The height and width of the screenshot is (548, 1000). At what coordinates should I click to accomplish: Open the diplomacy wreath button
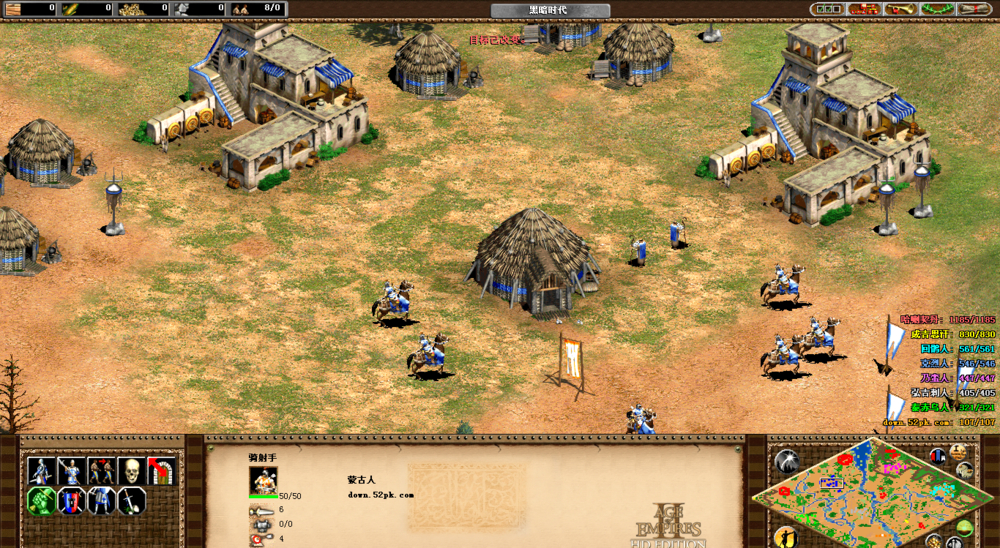[x=936, y=9]
